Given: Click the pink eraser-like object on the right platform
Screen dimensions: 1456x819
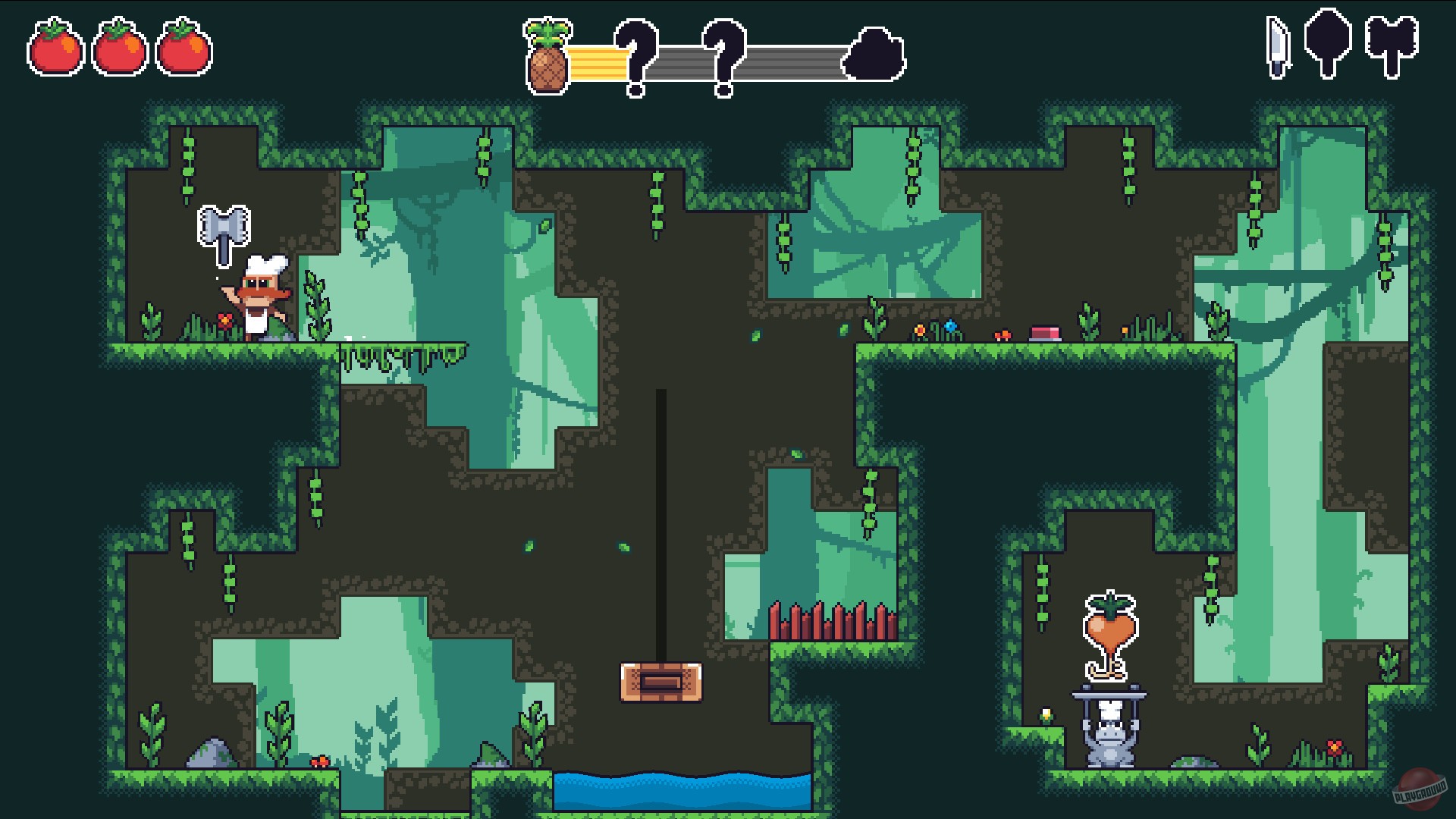Looking at the screenshot, I should (x=1046, y=331).
